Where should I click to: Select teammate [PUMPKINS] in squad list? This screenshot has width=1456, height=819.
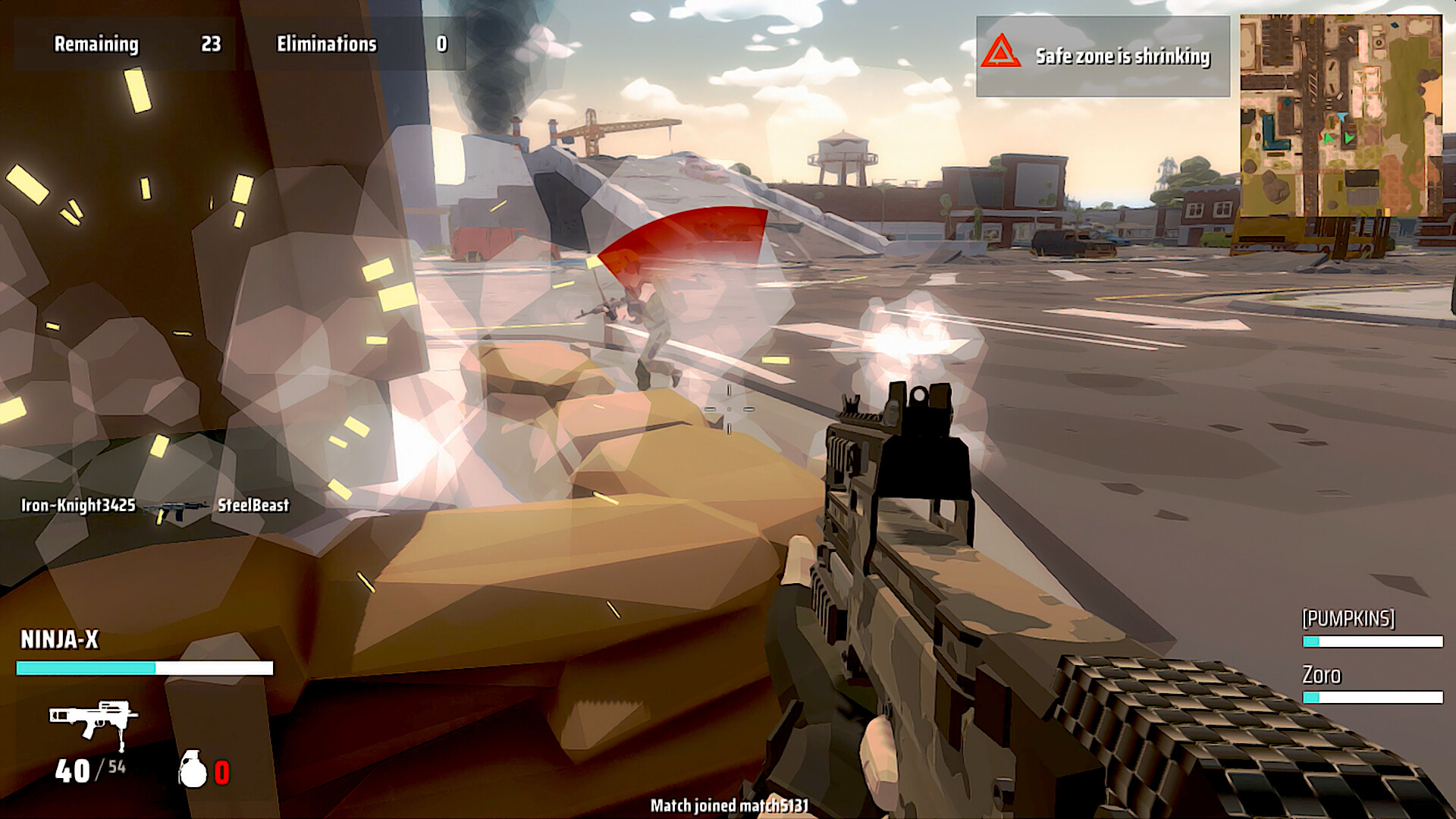[x=1348, y=619]
